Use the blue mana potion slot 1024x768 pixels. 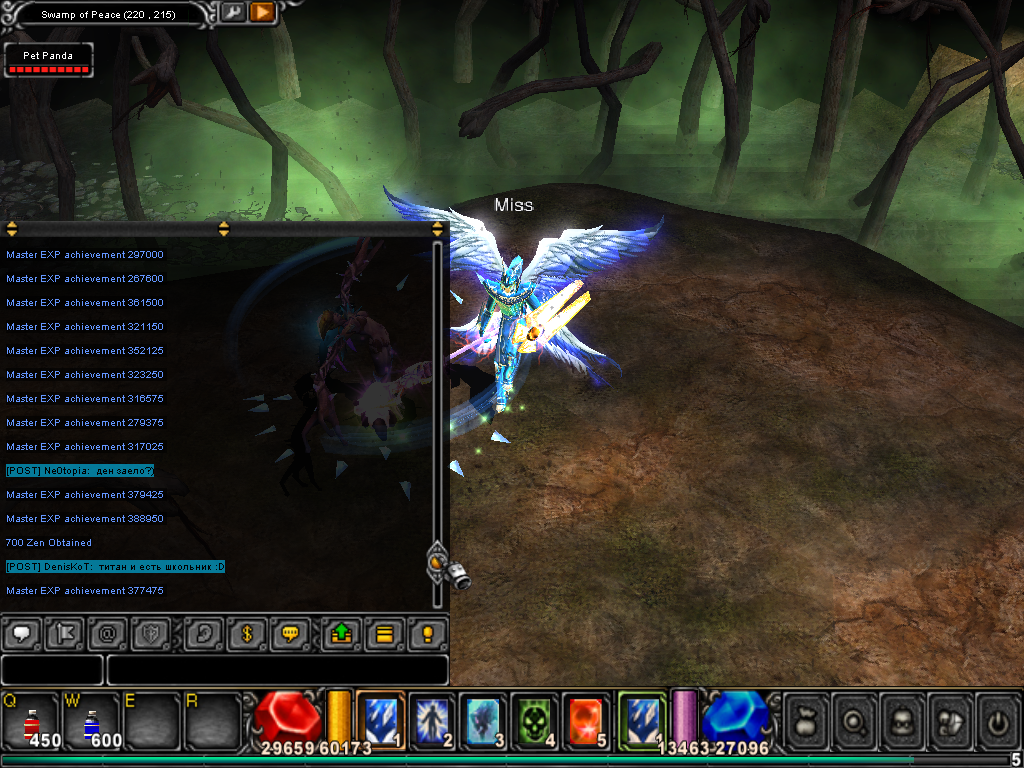92,720
